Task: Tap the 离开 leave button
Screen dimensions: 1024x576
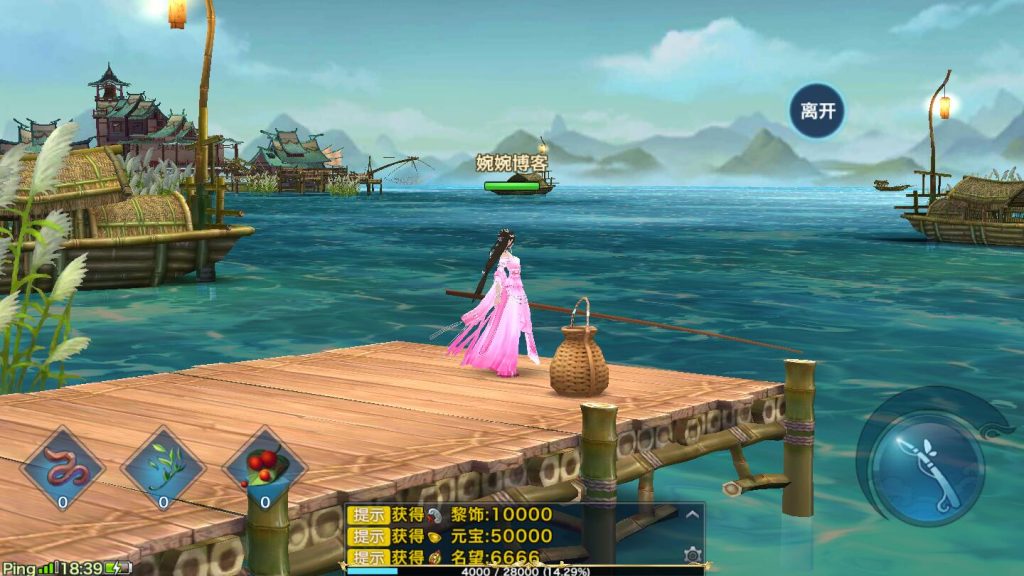Action: 817,111
